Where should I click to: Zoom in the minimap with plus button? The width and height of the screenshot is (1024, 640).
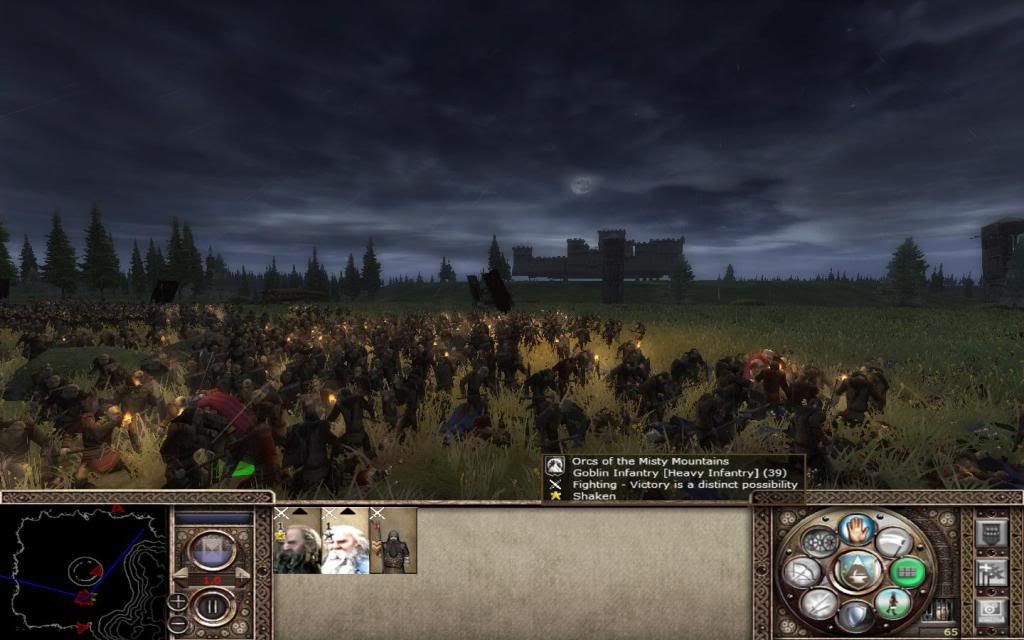pos(177,601)
